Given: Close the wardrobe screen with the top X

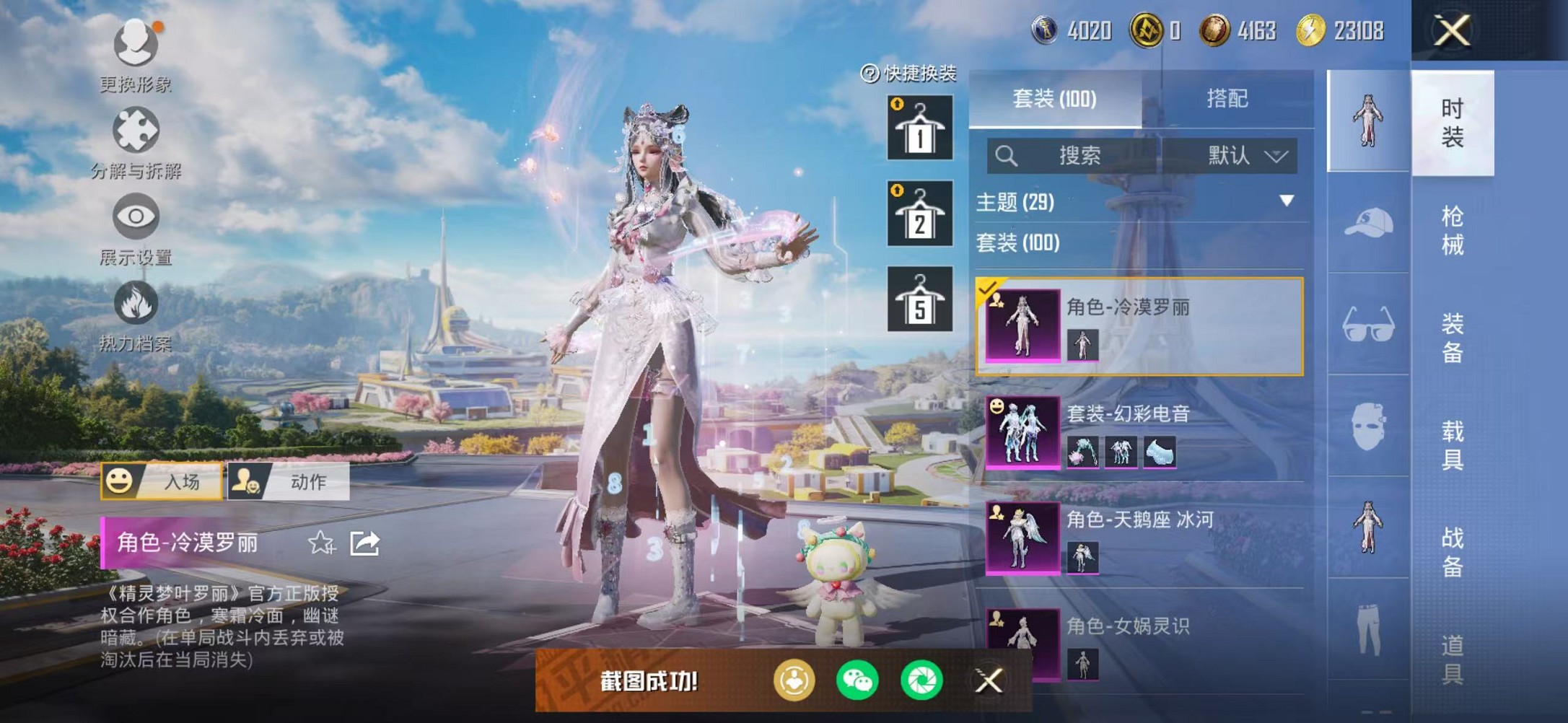Looking at the screenshot, I should [x=1451, y=31].
